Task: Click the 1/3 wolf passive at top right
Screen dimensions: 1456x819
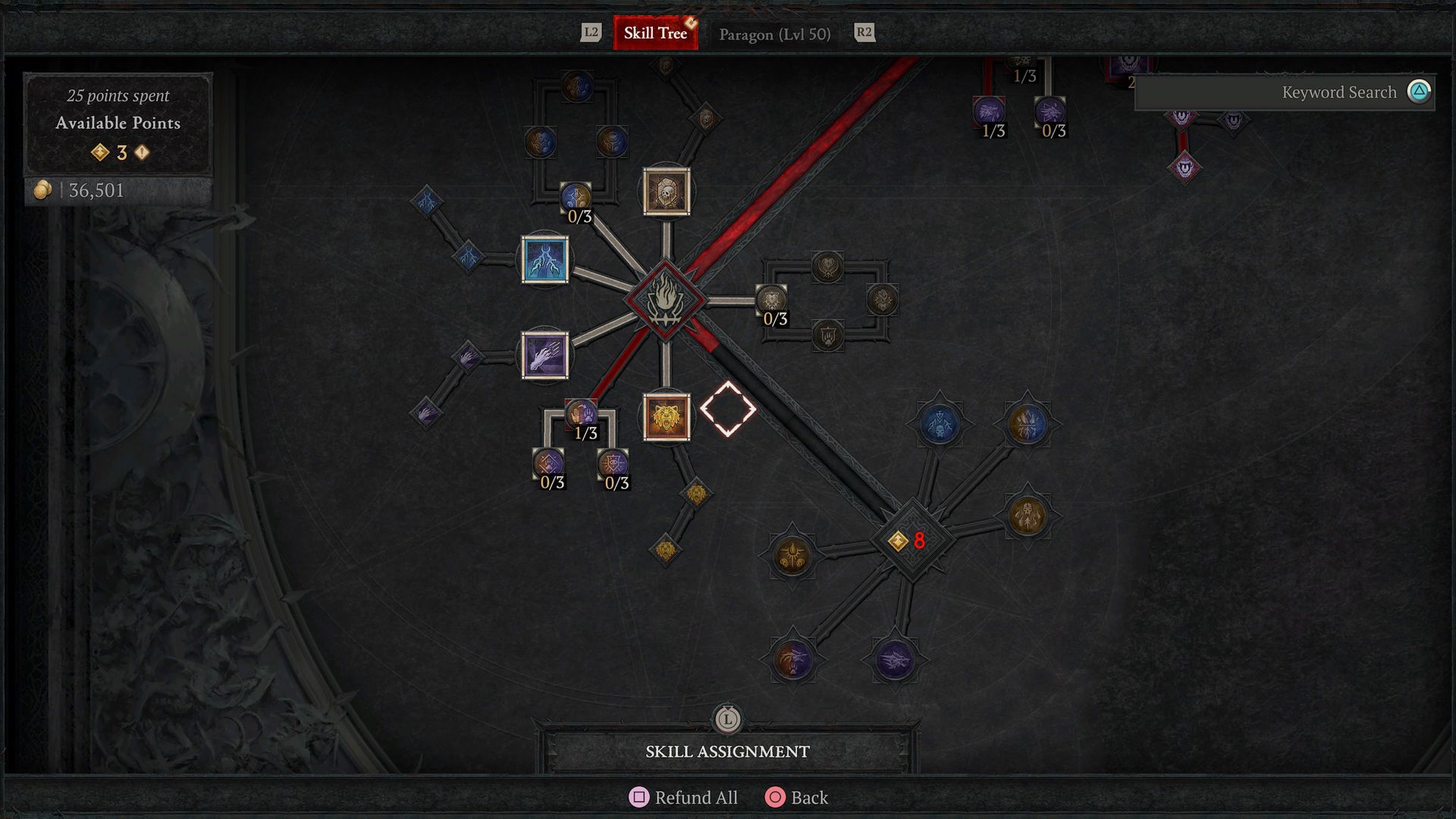Action: pos(988,108)
